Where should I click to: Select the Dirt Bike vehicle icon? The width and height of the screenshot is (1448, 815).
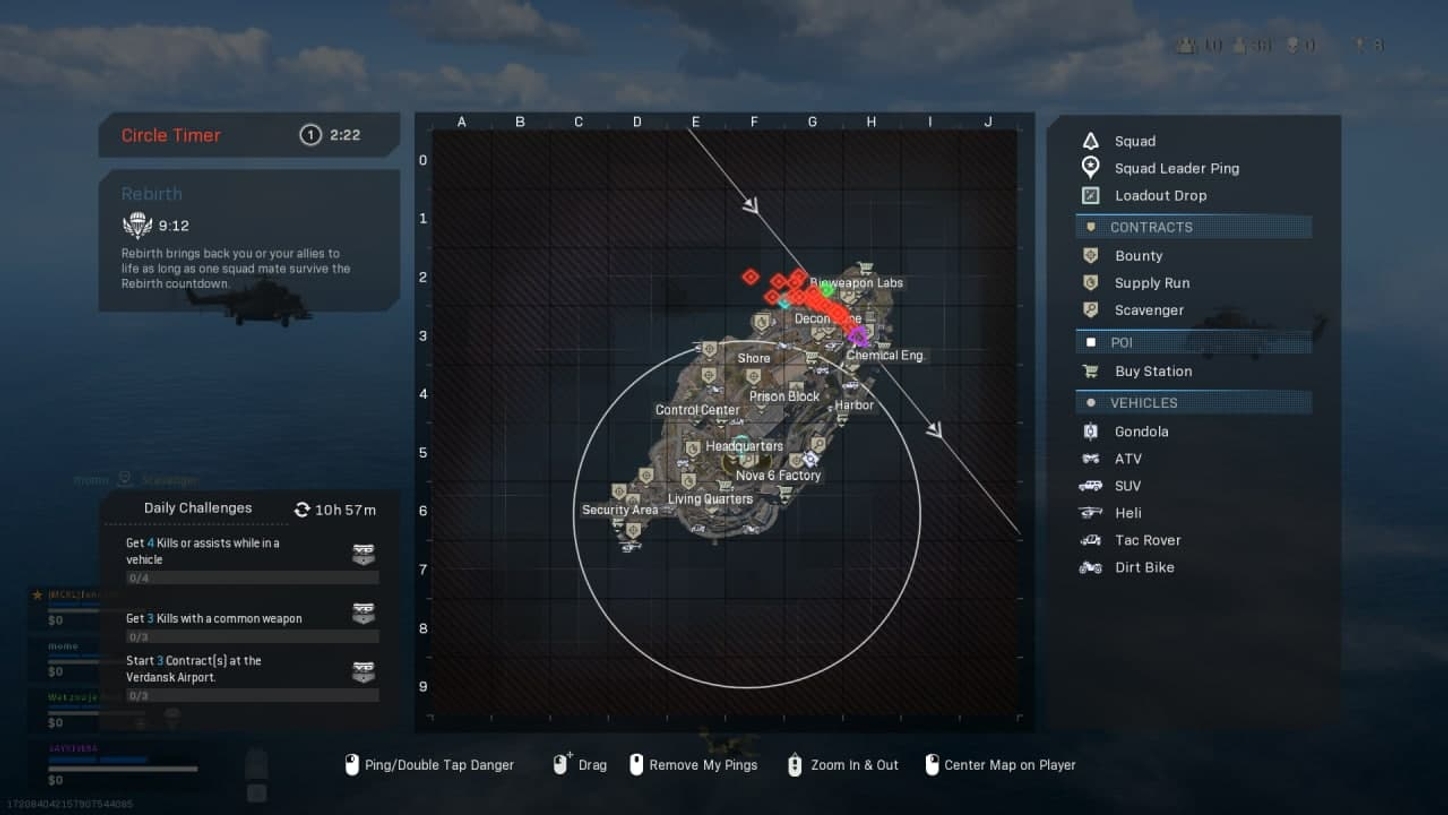click(x=1089, y=566)
